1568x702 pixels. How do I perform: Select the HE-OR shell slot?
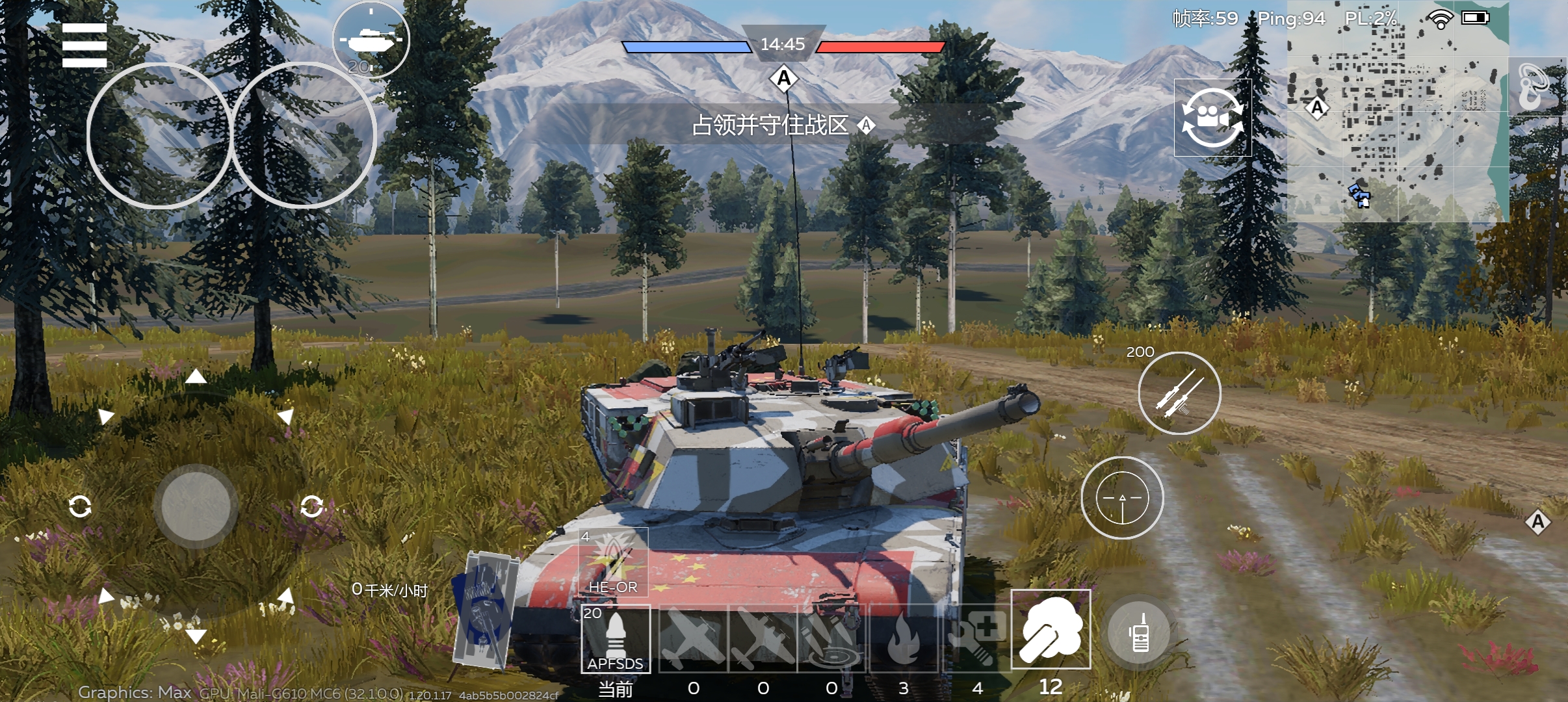pyautogui.click(x=613, y=562)
